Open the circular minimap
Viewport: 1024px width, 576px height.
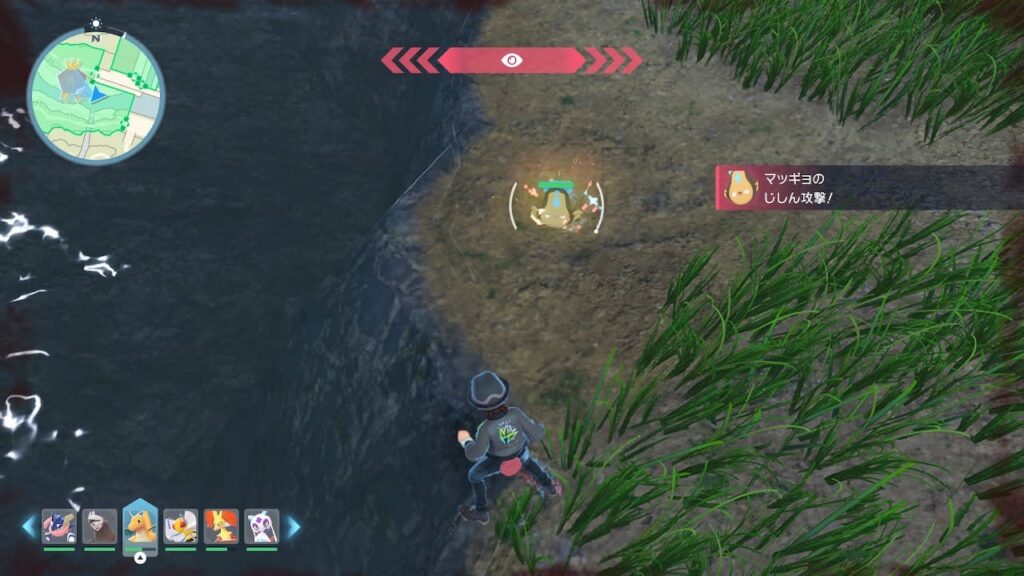[x=96, y=96]
